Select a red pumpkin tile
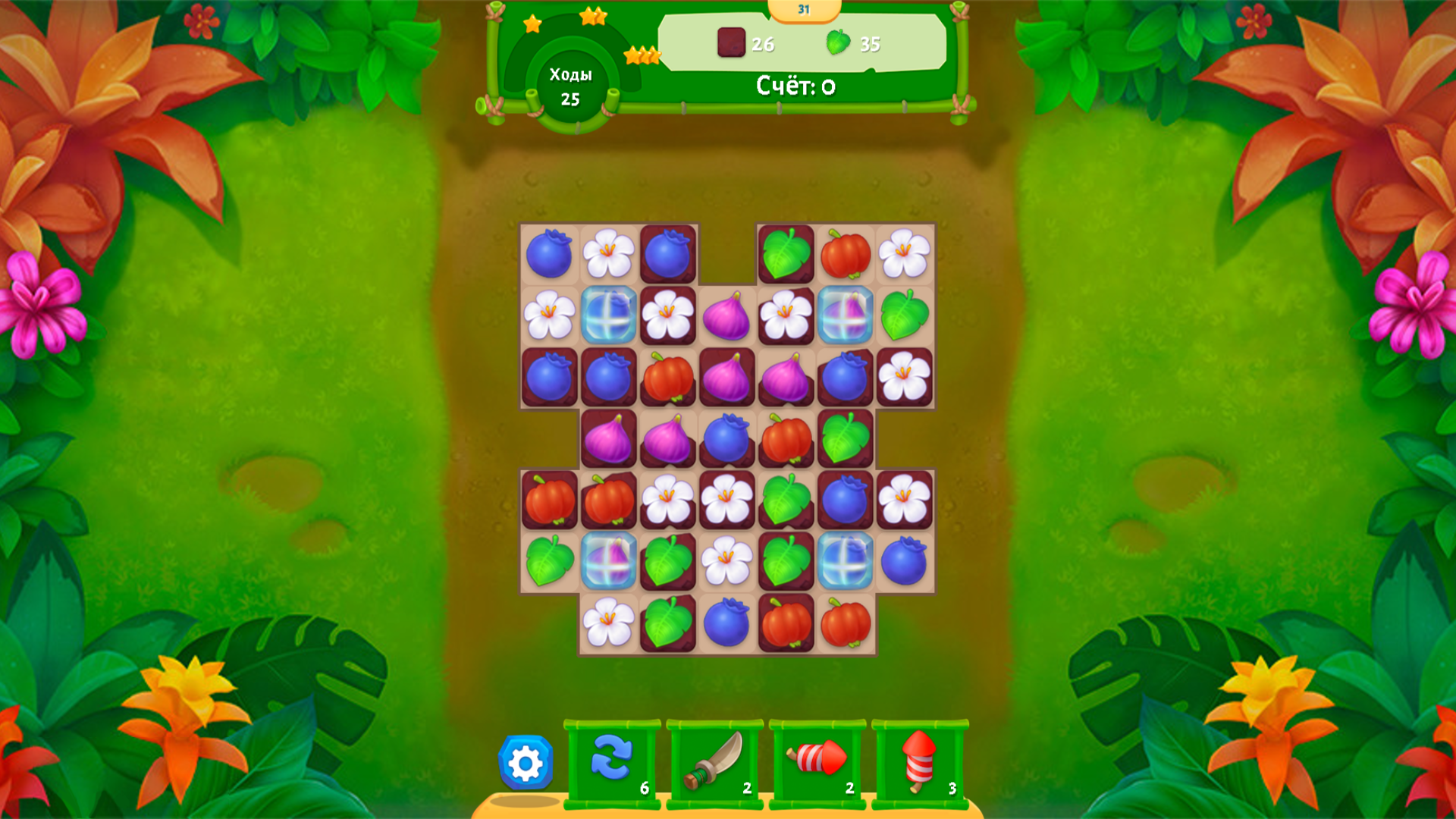 [846, 256]
